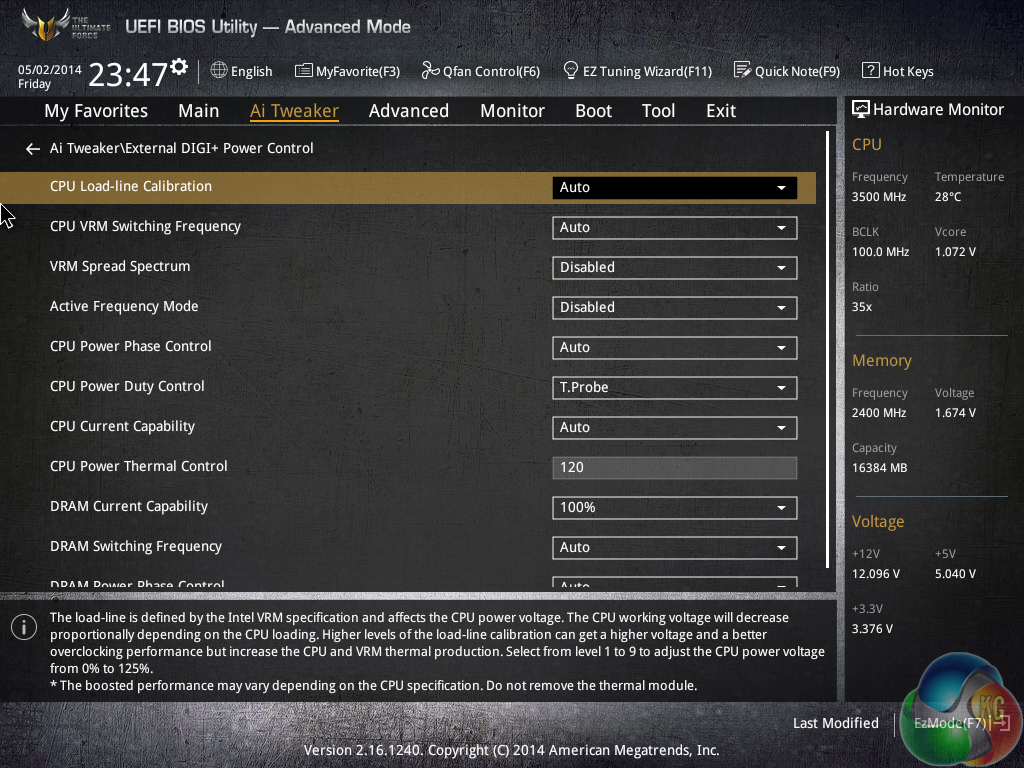Launch EZ Tuning Wizard
The image size is (1024, 768).
(x=638, y=71)
